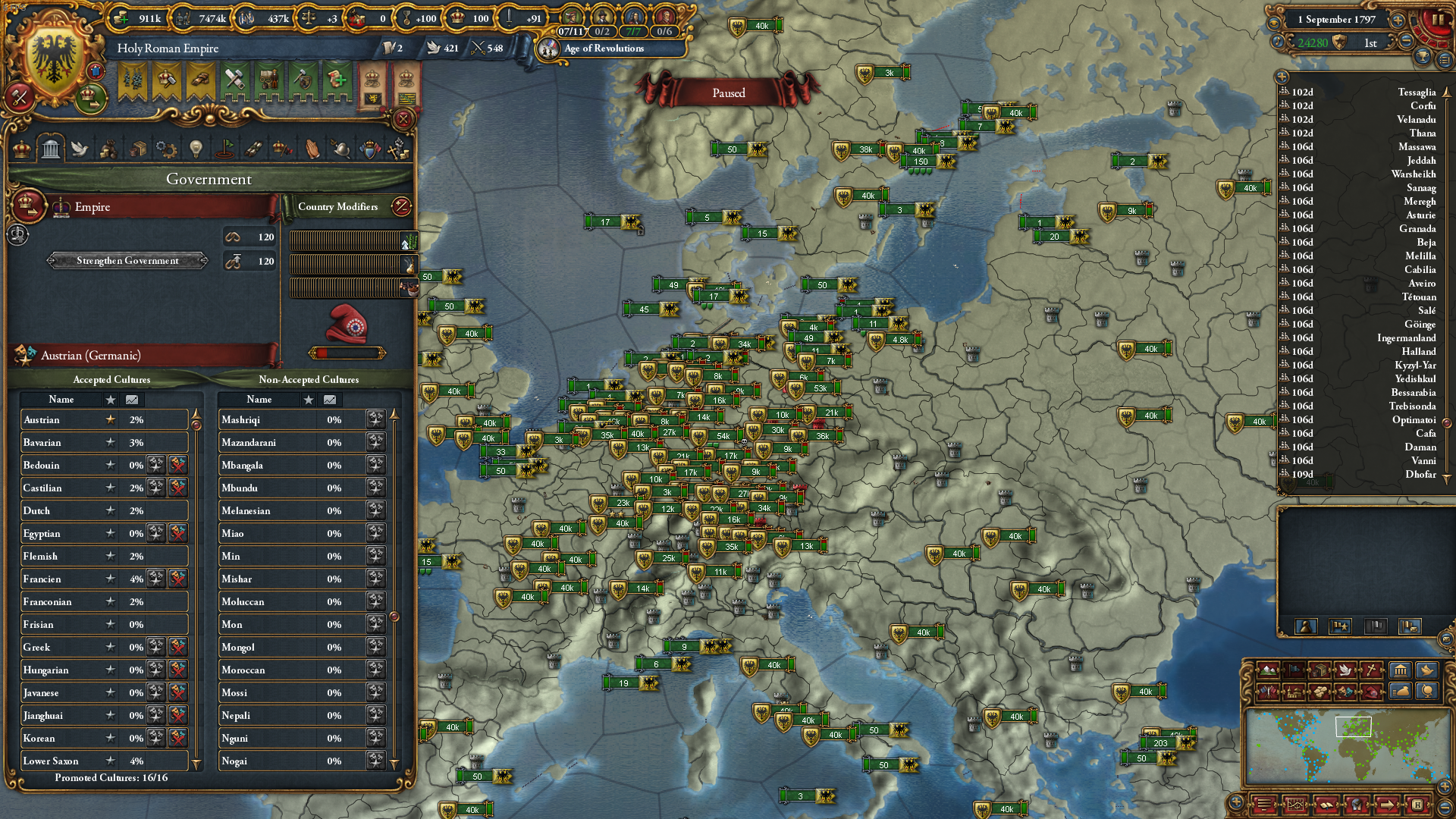1456x819 pixels.
Task: Click the Strengthen Government button
Action: pos(126,261)
